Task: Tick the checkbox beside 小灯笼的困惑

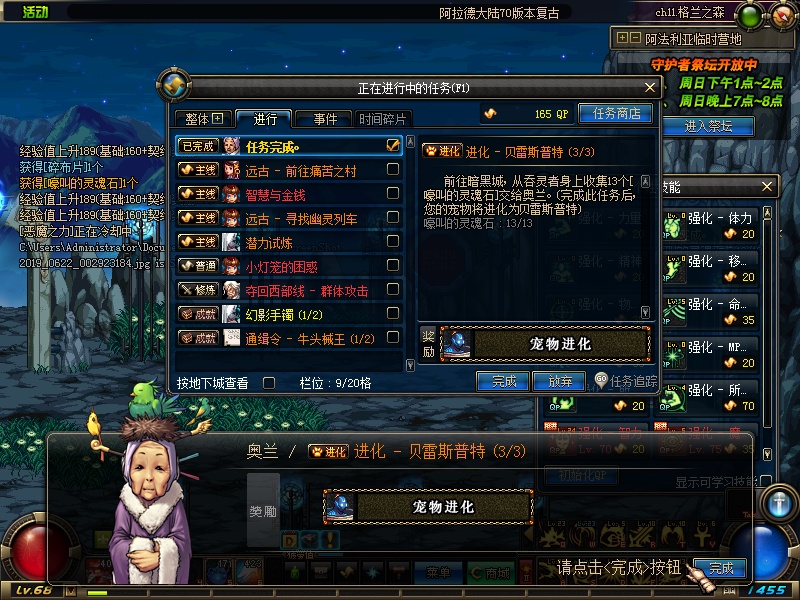Action: coord(393,266)
